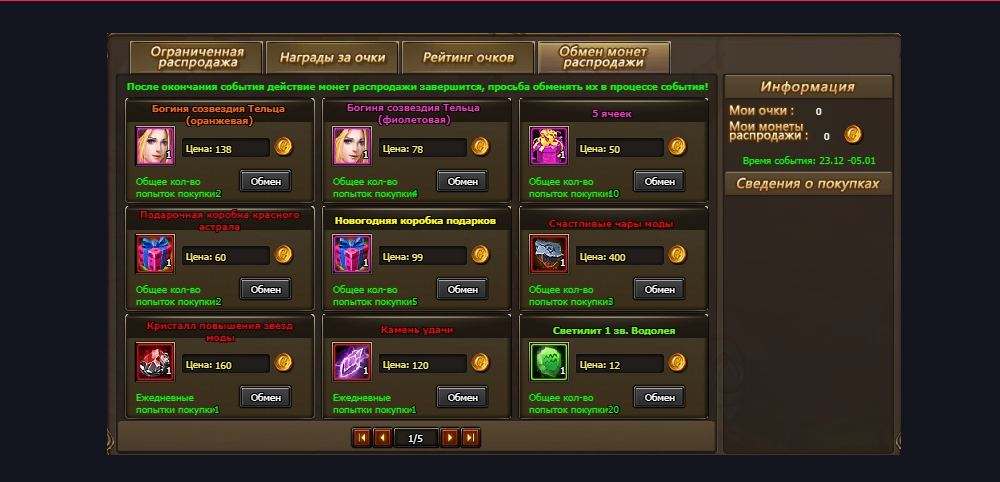1000x482 pixels.
Task: Select the Обмен монет распродажи tab
Action: click(603, 57)
